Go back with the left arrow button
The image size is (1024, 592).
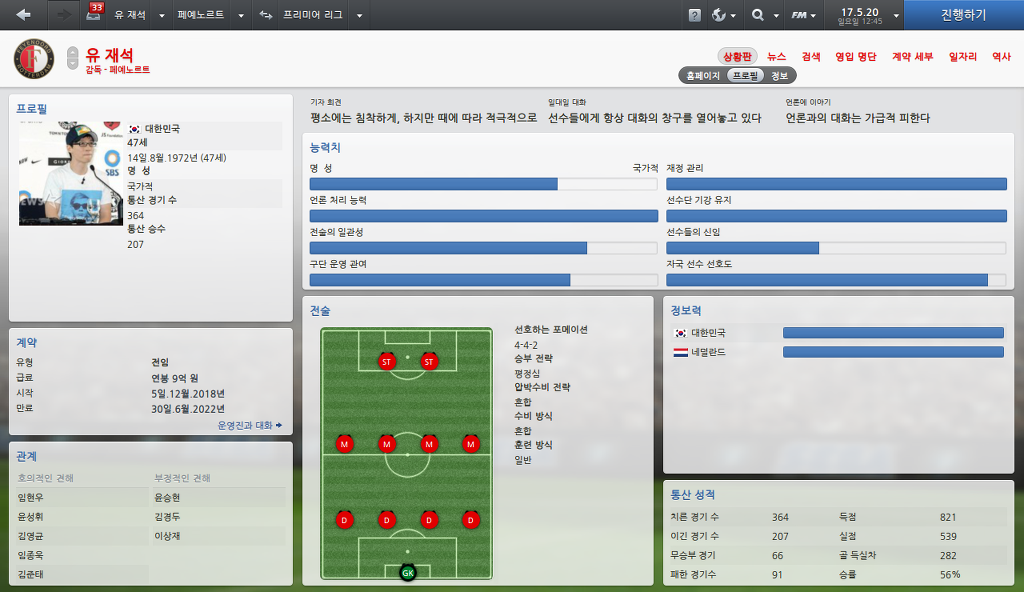[24, 15]
